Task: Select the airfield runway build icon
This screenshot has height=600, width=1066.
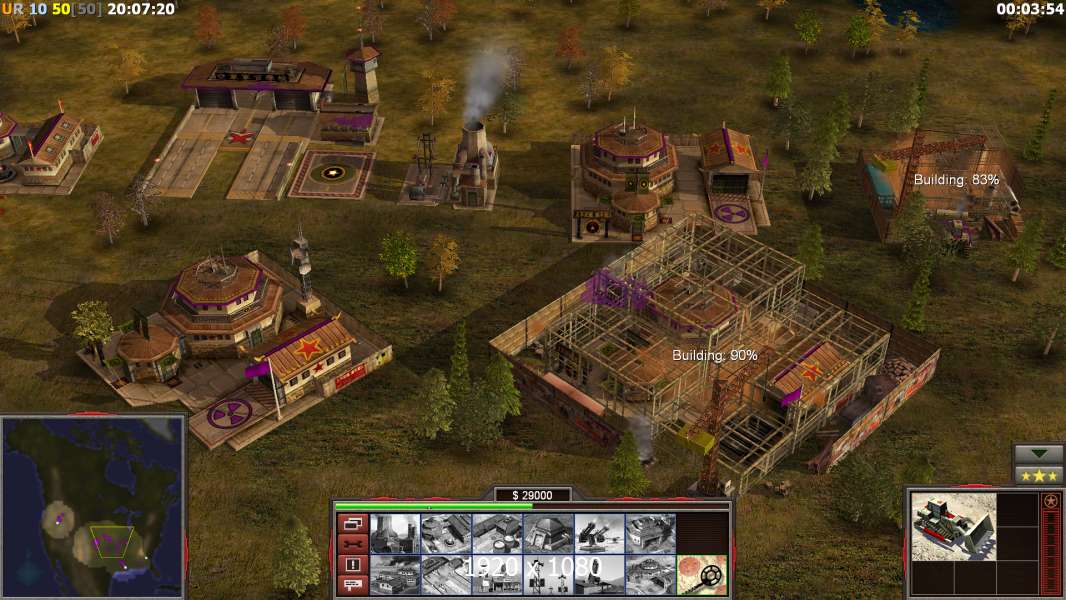Action: click(x=446, y=574)
